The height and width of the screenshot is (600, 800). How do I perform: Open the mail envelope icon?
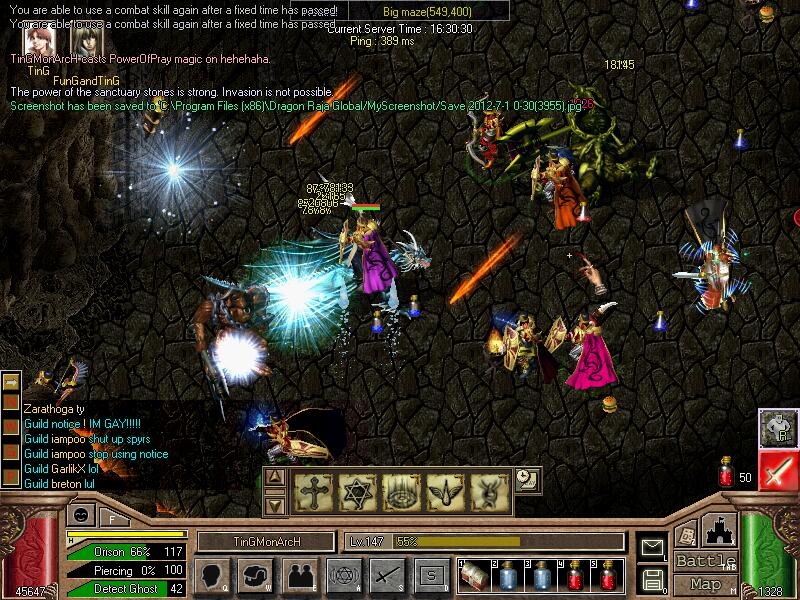click(653, 548)
